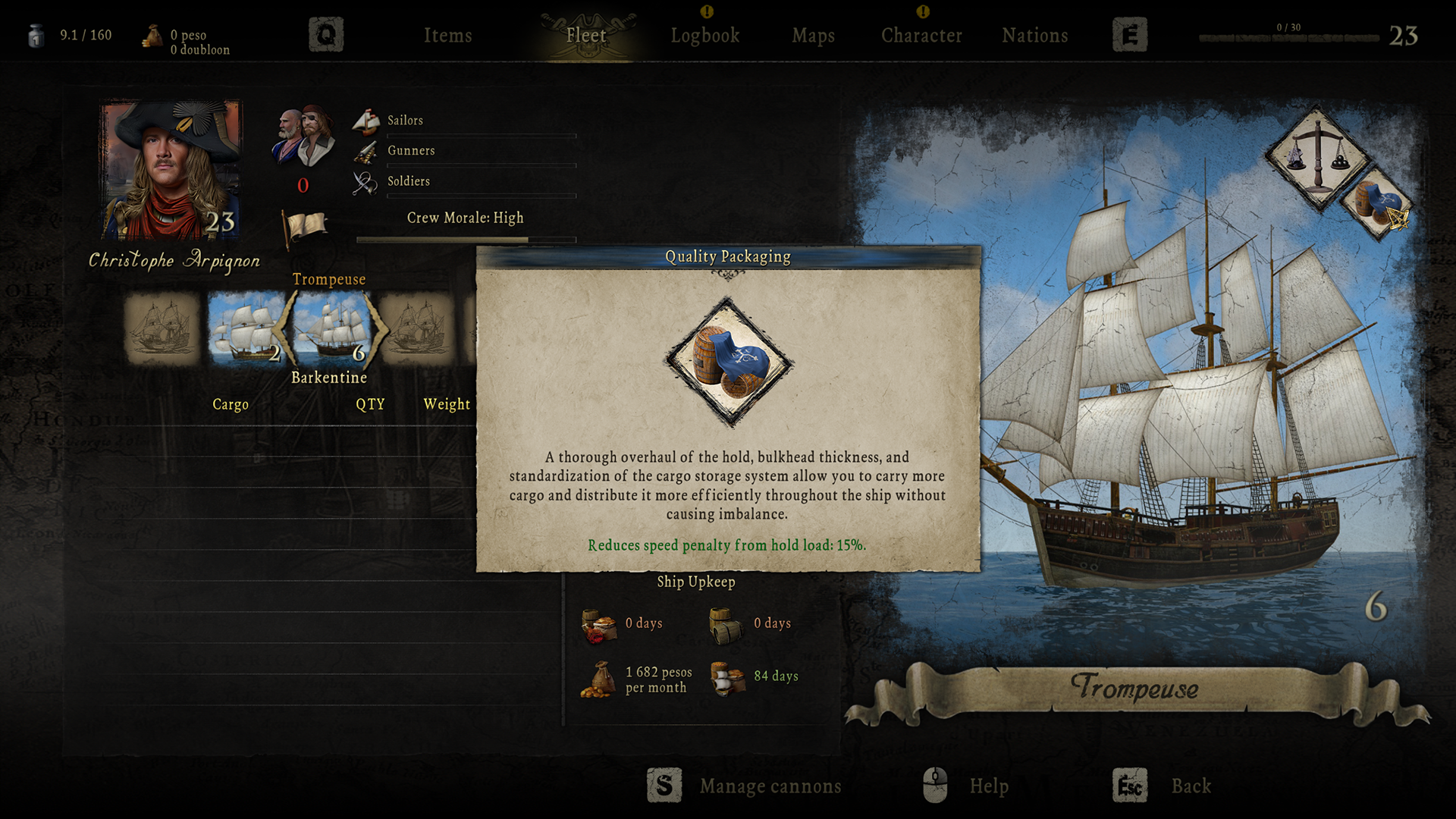Select the balance scales upgrade icon
This screenshot has height=819, width=1456.
(1317, 157)
